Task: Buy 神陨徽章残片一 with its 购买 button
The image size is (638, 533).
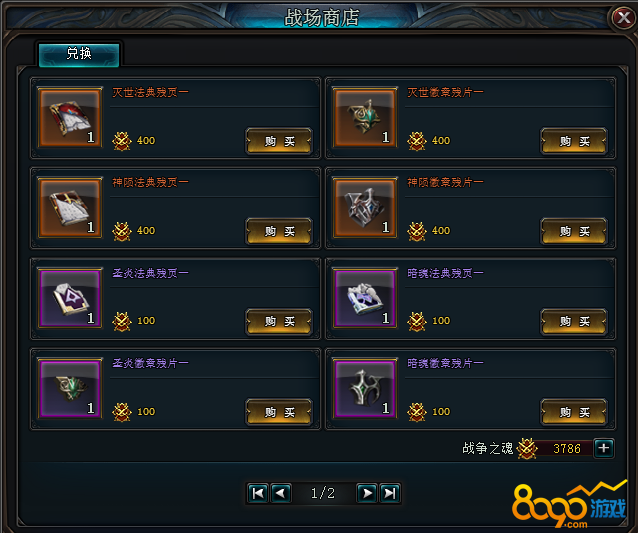Action: (x=574, y=231)
